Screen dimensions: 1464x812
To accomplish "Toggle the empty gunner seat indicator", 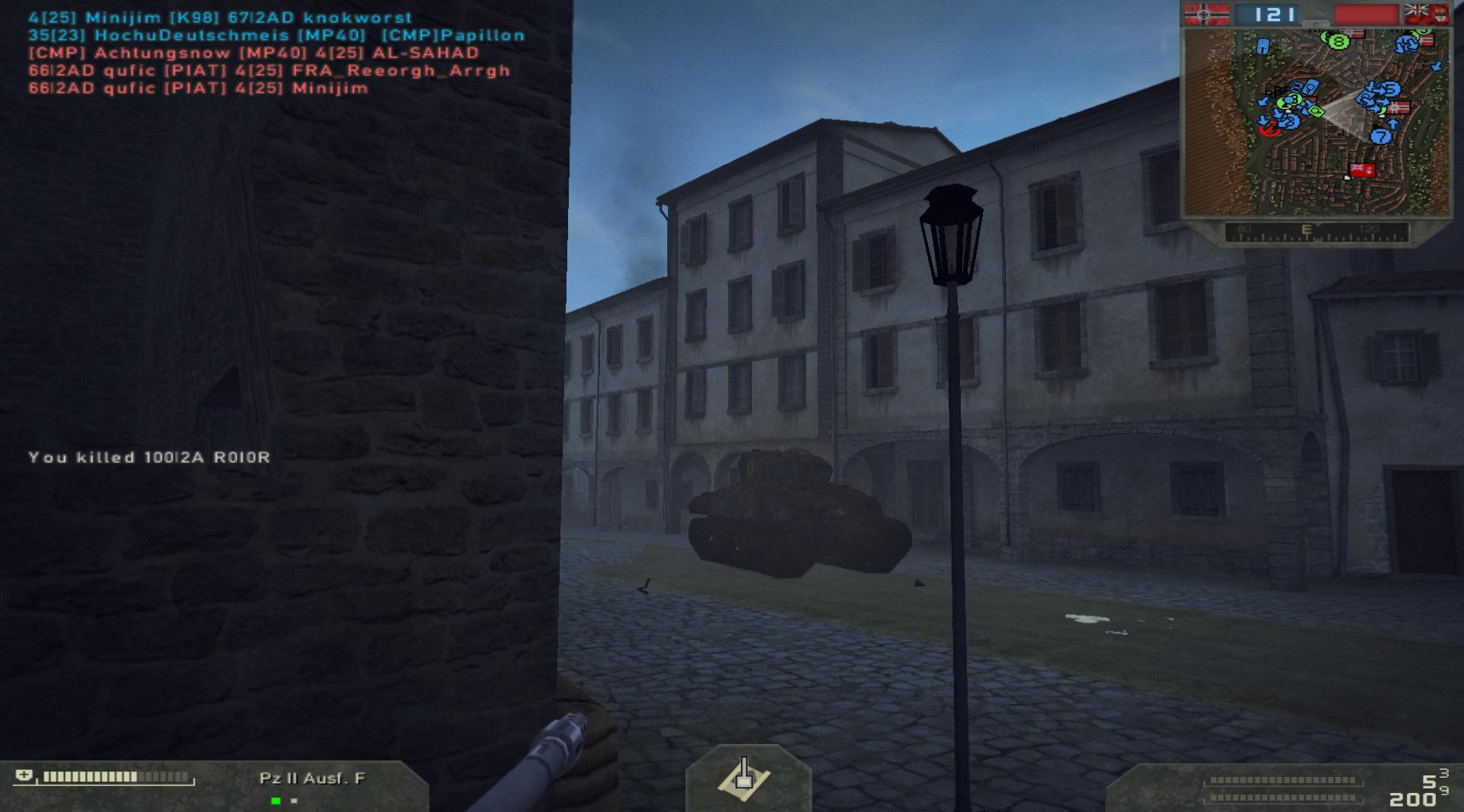I will 294,801.
